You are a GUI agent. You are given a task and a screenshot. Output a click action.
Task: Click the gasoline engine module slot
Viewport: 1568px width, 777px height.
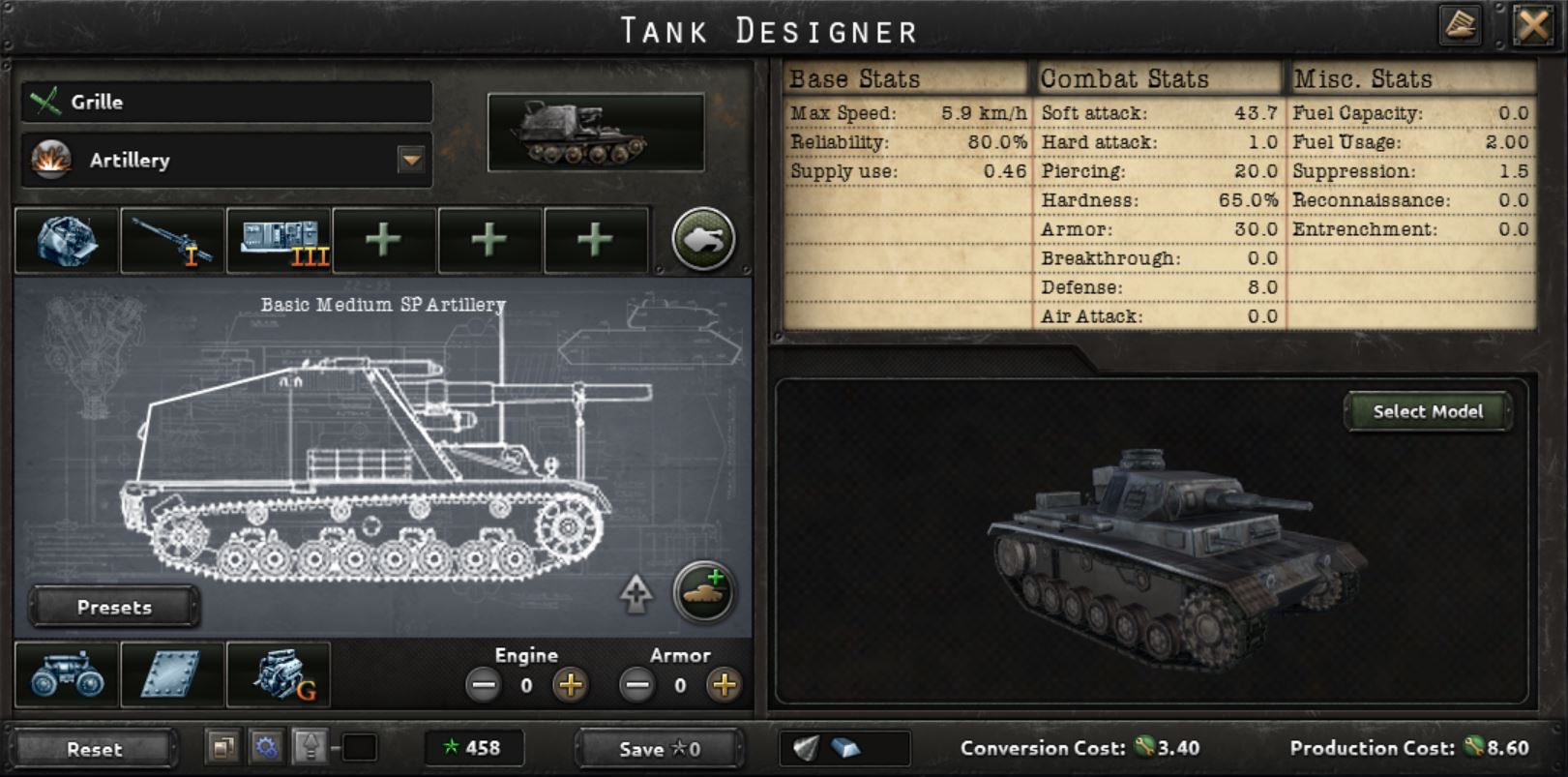click(278, 674)
